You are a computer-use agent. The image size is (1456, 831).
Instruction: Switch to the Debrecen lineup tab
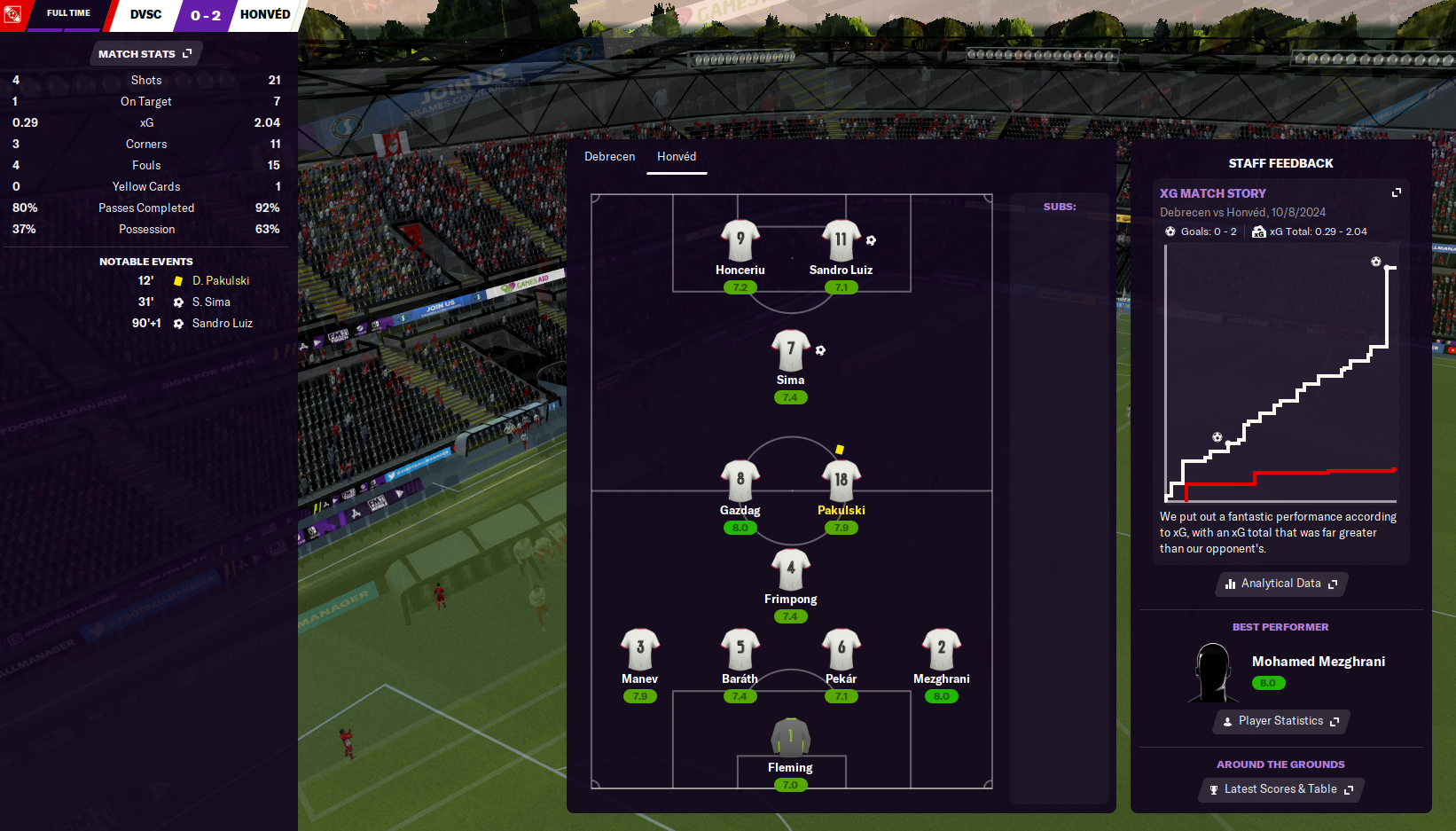(609, 157)
